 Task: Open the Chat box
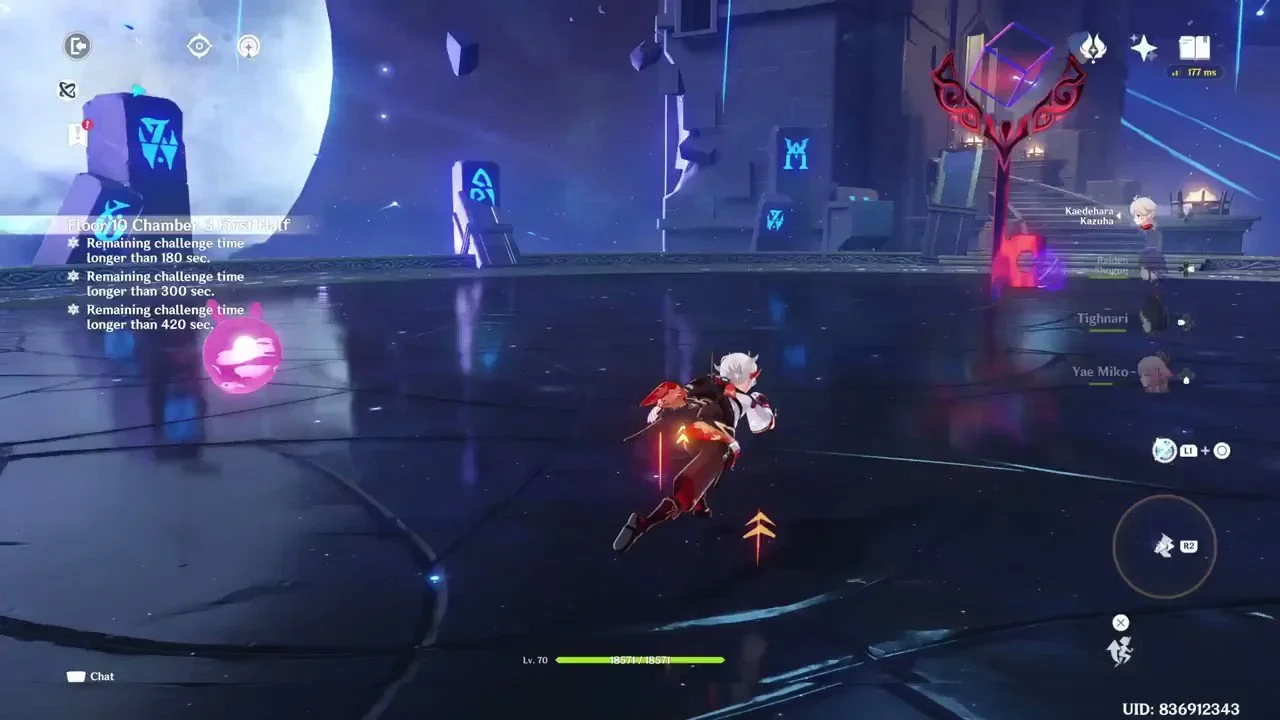pyautogui.click(x=91, y=677)
